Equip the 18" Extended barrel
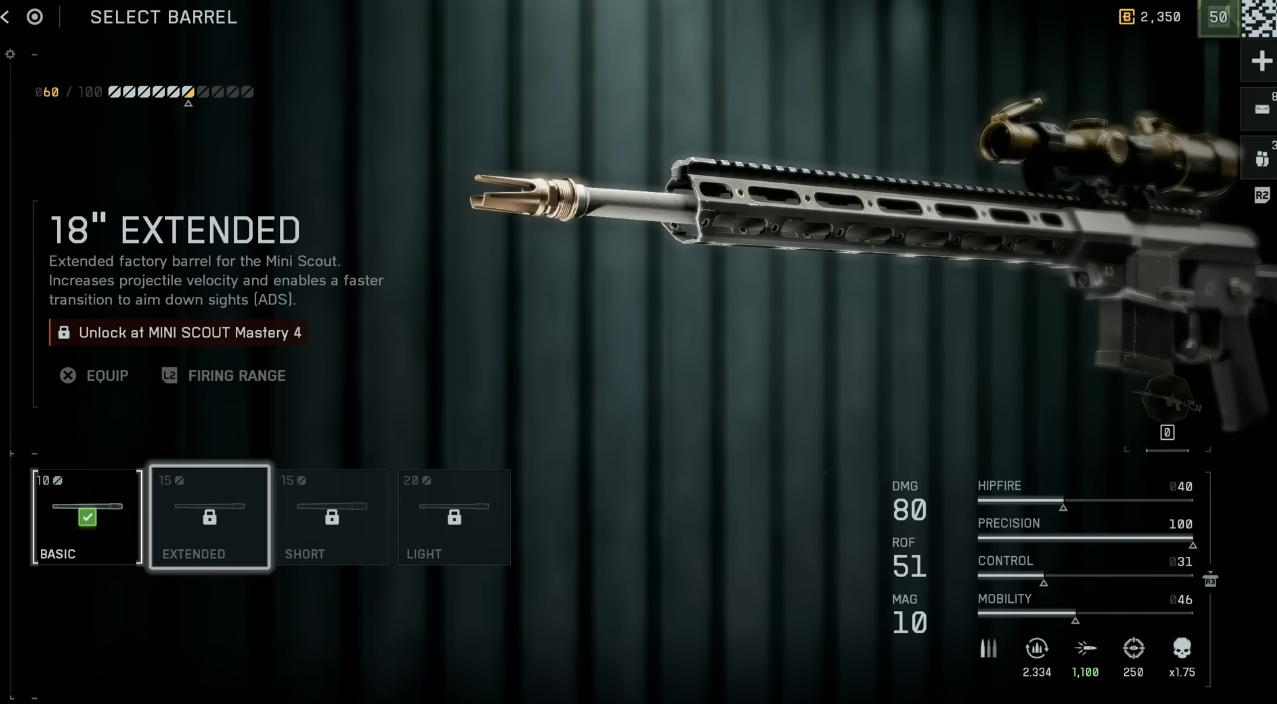The width and height of the screenshot is (1277, 704). click(95, 376)
